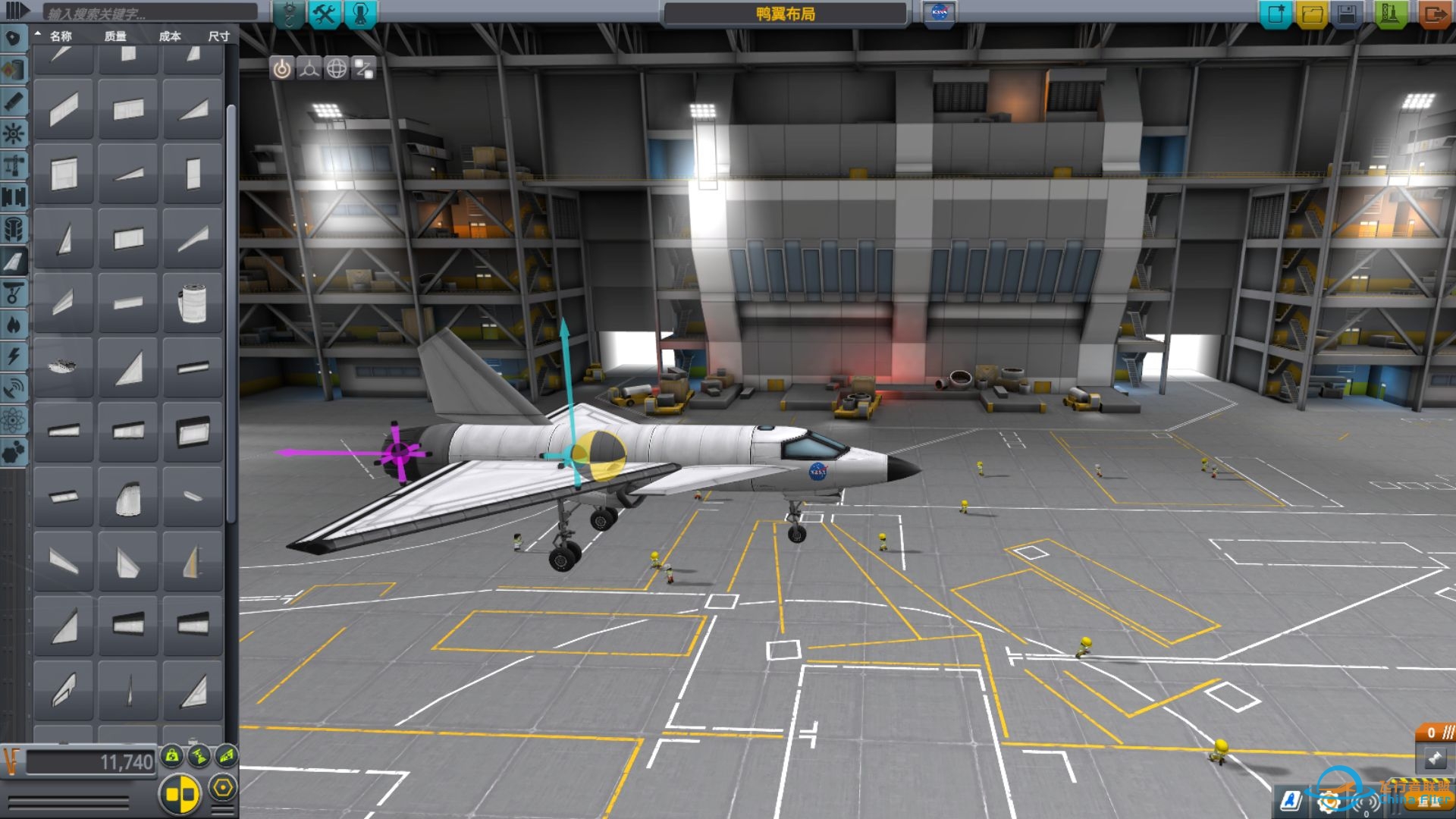This screenshot has width=1456, height=819.
Task: Switch to the action groups tab
Action: [325, 14]
